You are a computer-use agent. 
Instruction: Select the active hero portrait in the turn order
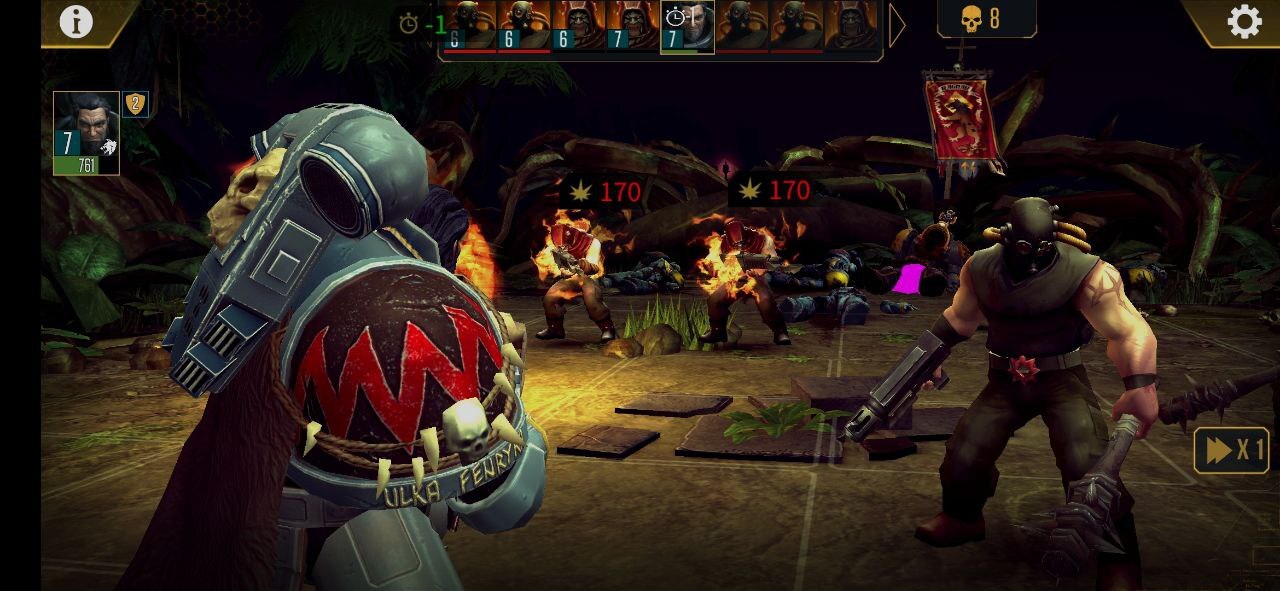pos(687,27)
